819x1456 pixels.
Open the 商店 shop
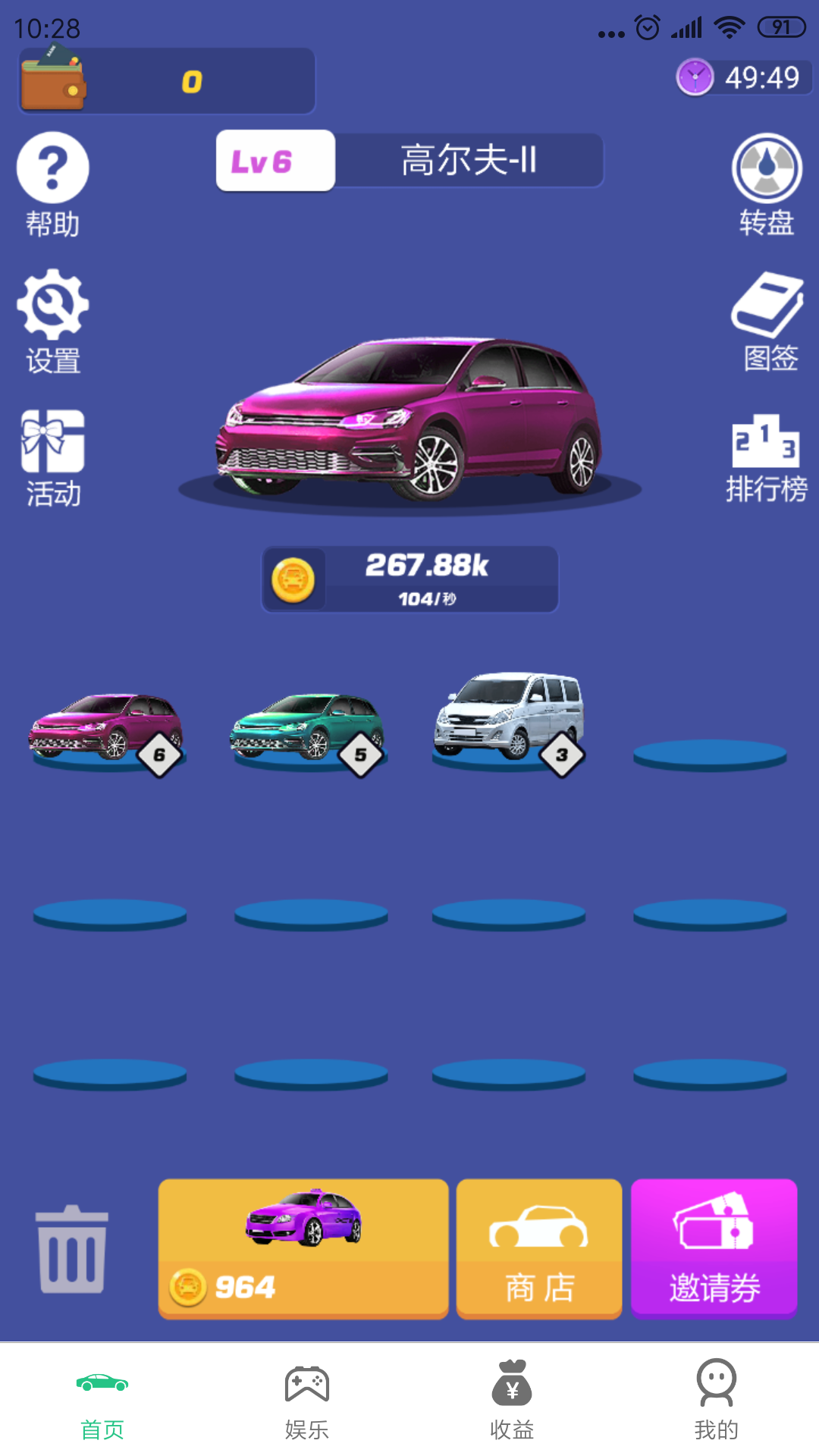pyautogui.click(x=539, y=1248)
